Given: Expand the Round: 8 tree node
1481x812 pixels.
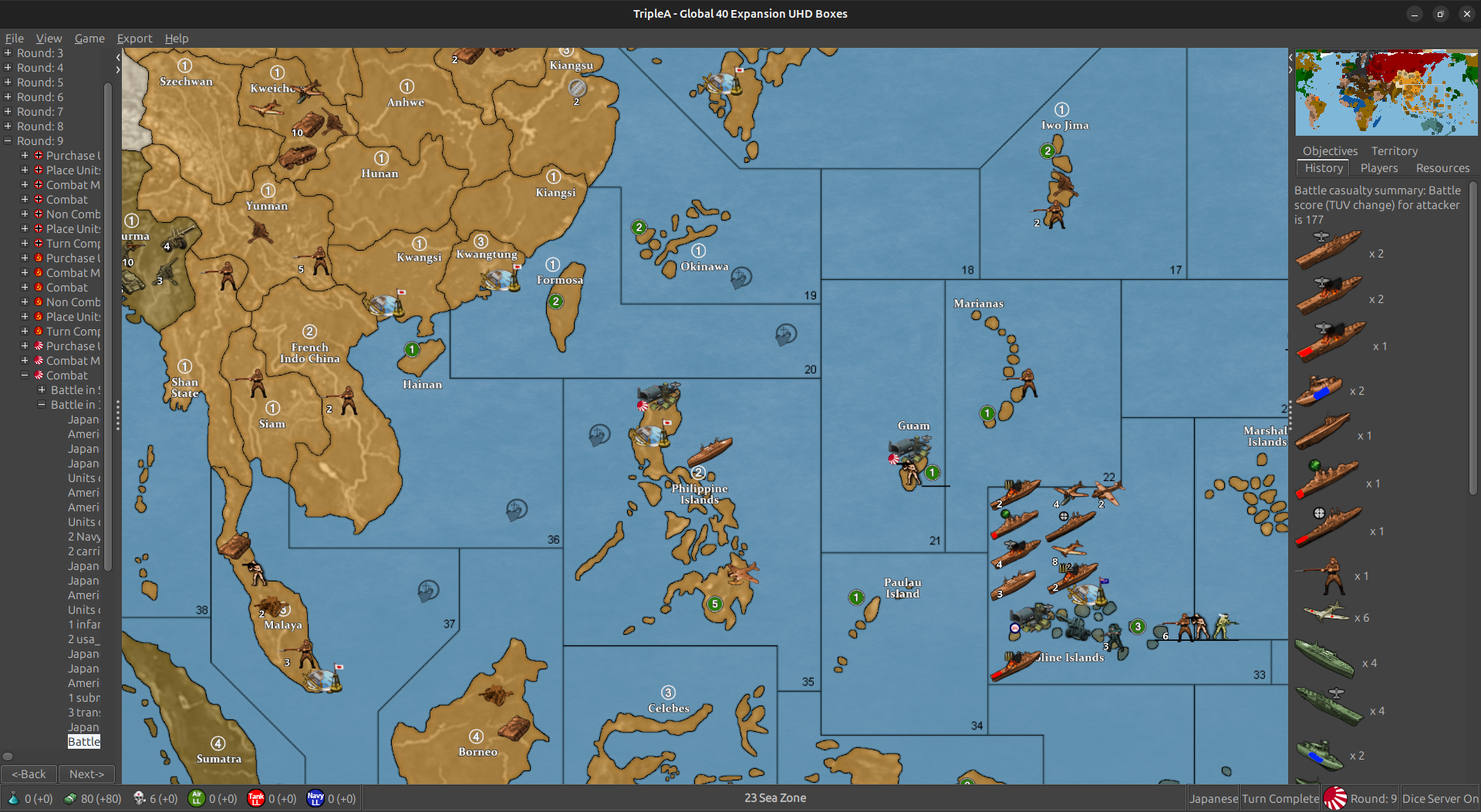Looking at the screenshot, I should (x=7, y=126).
